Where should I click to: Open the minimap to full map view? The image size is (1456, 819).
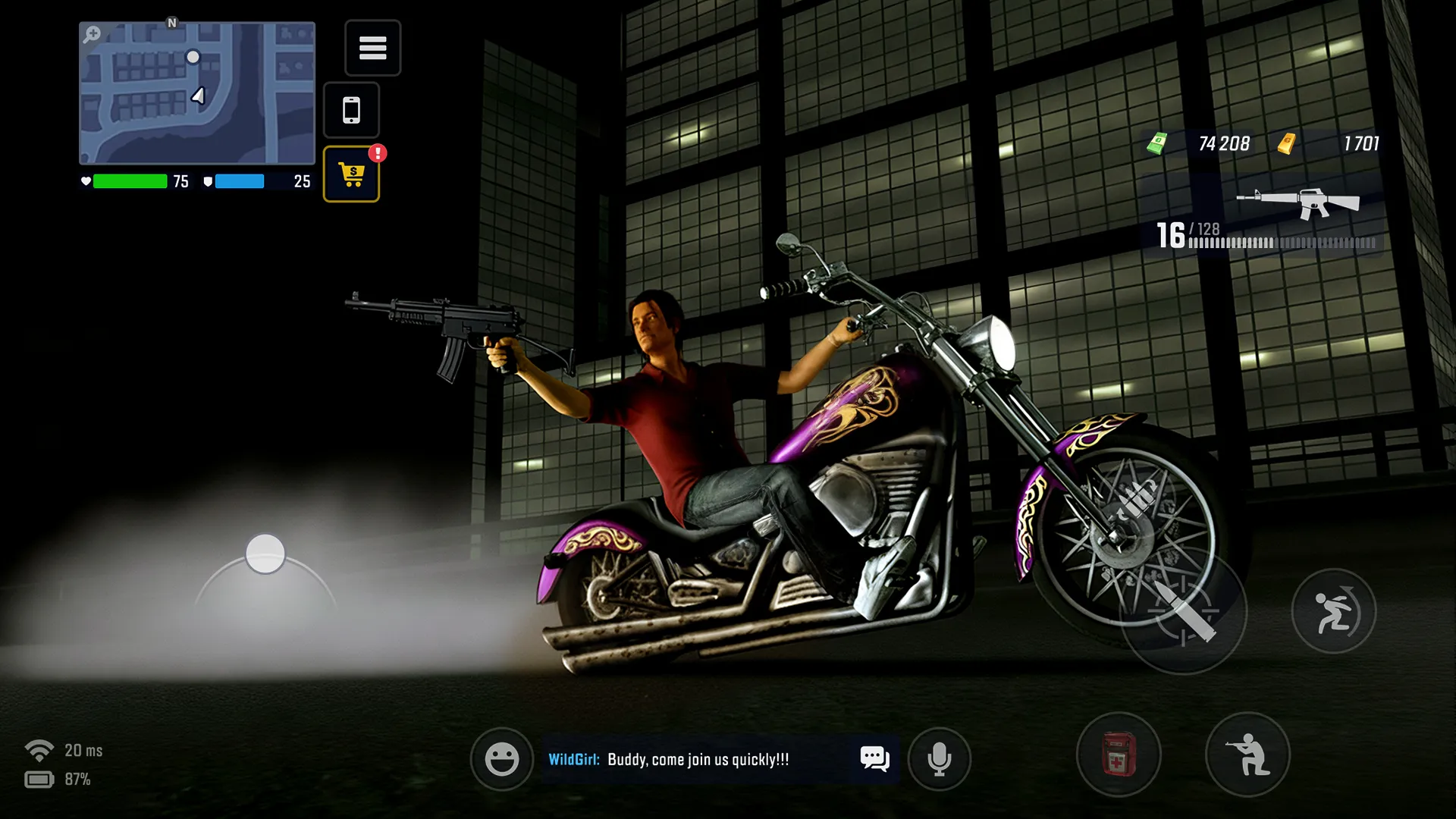pos(196,95)
